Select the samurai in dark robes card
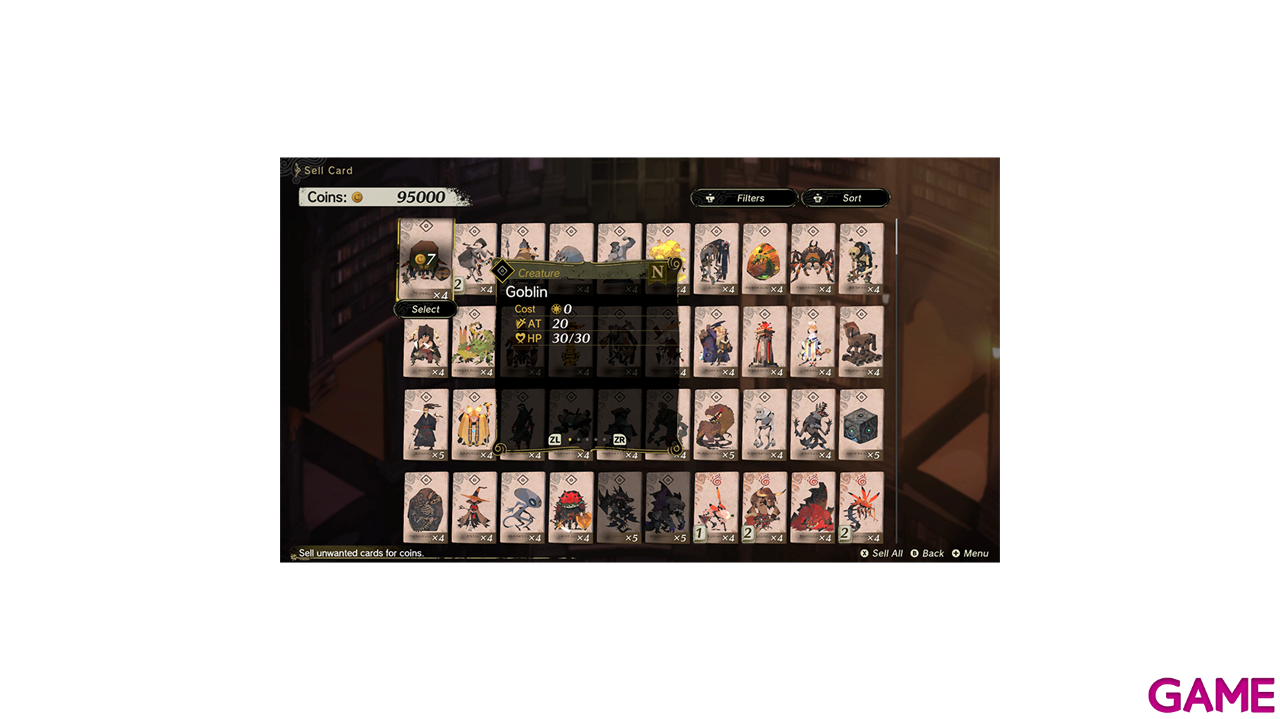1280x719 pixels. (x=426, y=425)
